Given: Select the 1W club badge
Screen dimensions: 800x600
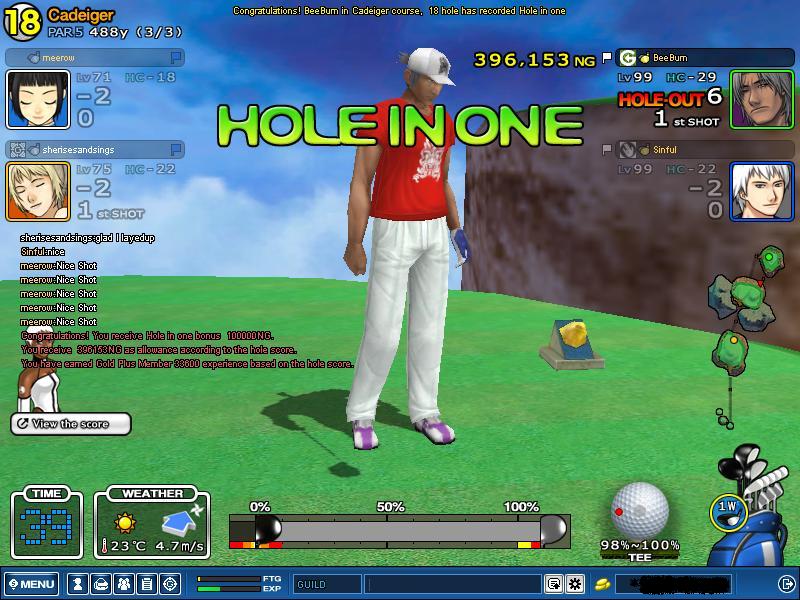Looking at the screenshot, I should 728,509.
